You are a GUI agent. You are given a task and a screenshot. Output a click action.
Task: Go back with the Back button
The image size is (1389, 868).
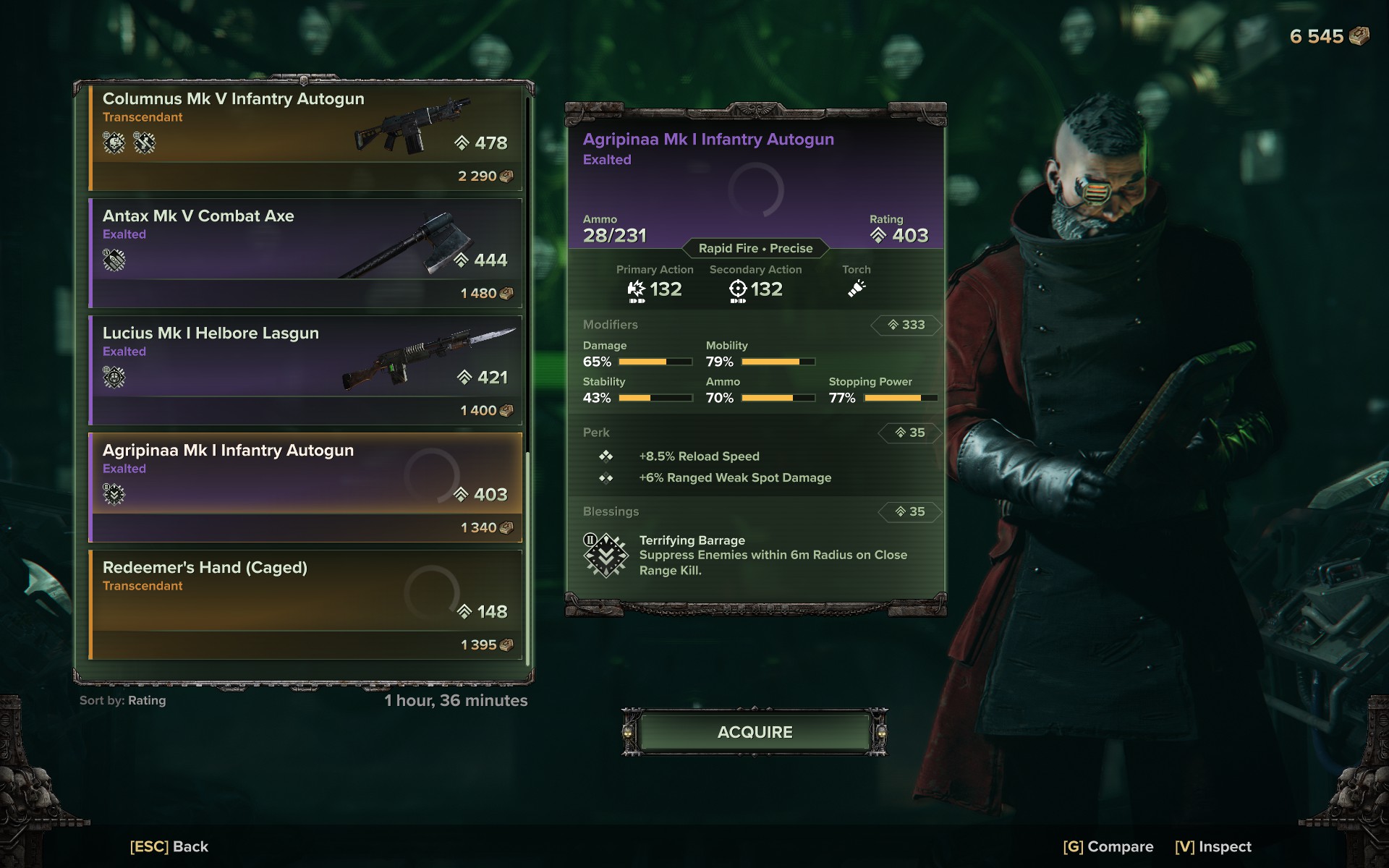pyautogui.click(x=169, y=846)
